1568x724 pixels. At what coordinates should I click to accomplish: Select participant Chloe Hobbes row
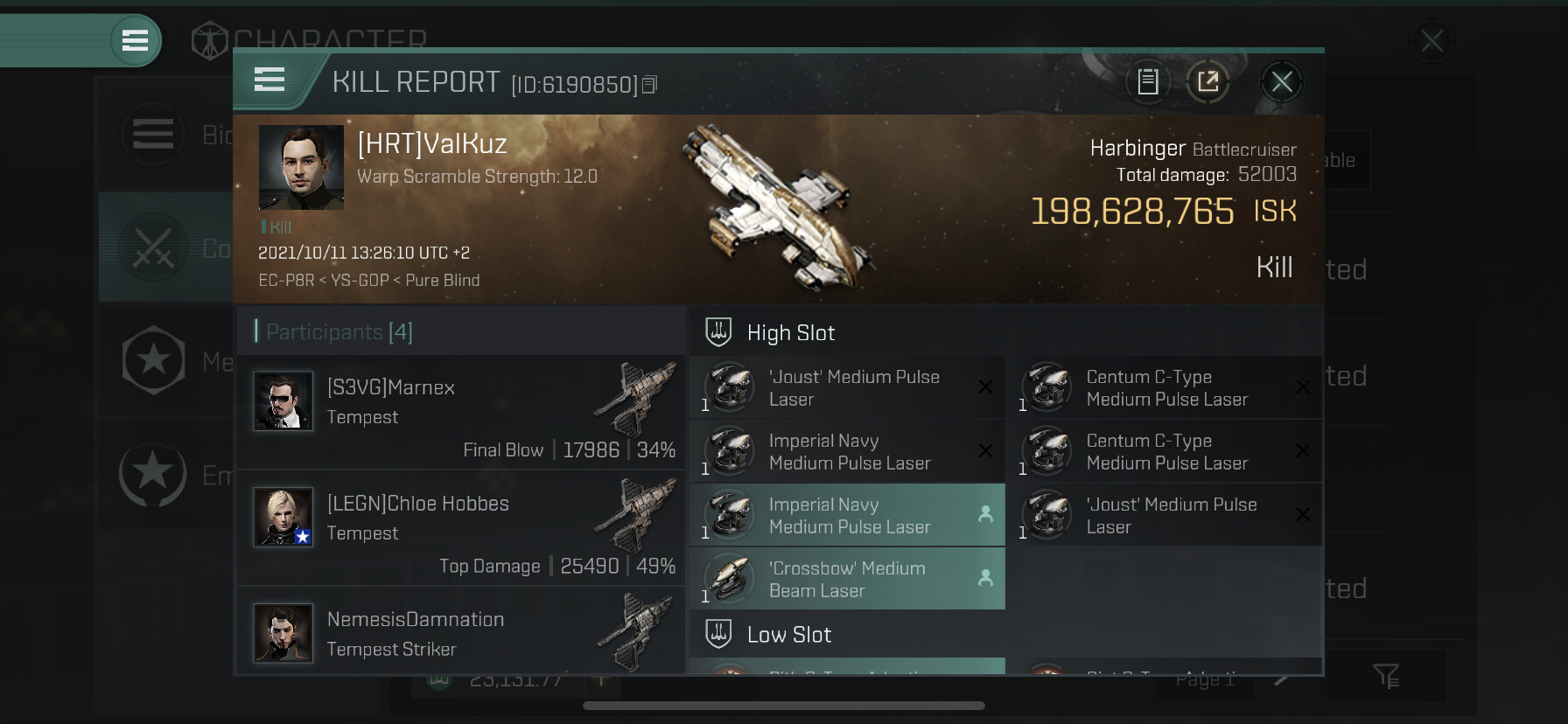[461, 527]
